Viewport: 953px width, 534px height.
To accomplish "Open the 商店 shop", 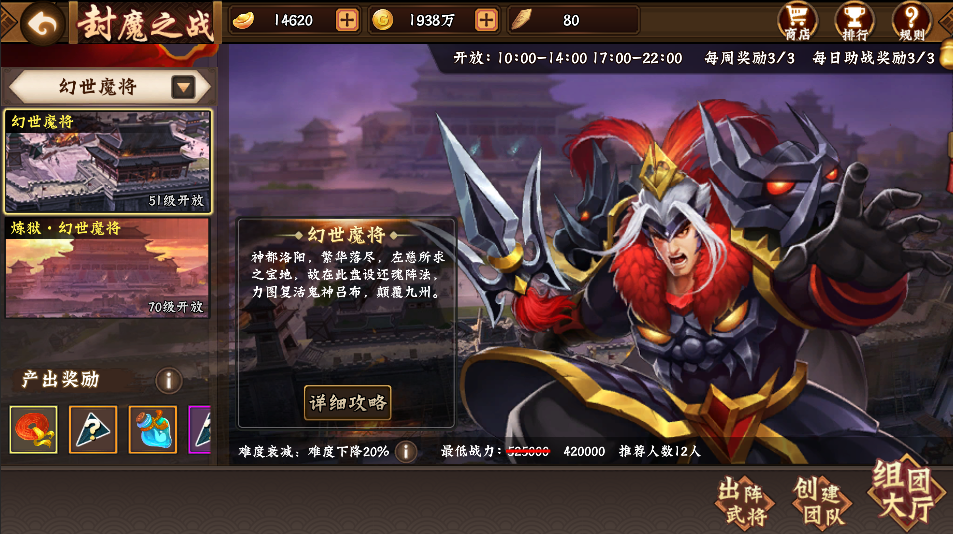I will (798, 22).
